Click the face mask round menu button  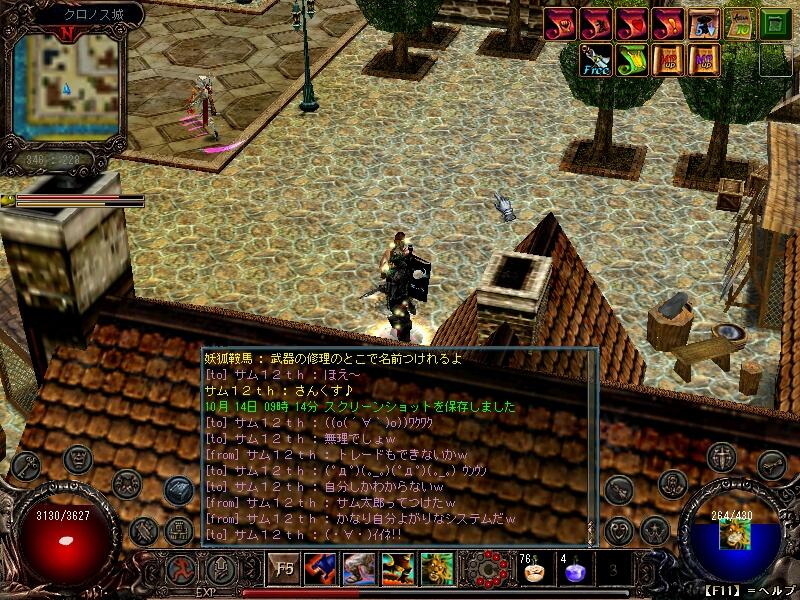pyautogui.click(x=78, y=459)
